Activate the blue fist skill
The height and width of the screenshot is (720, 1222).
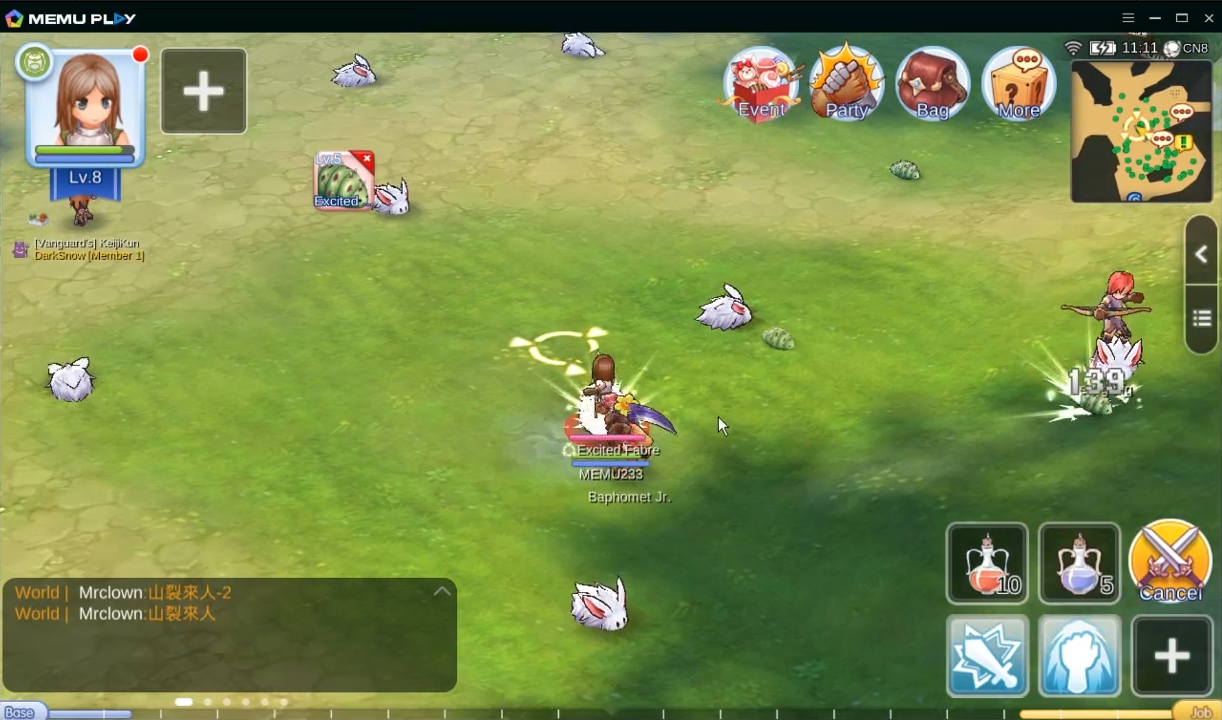coord(1079,655)
